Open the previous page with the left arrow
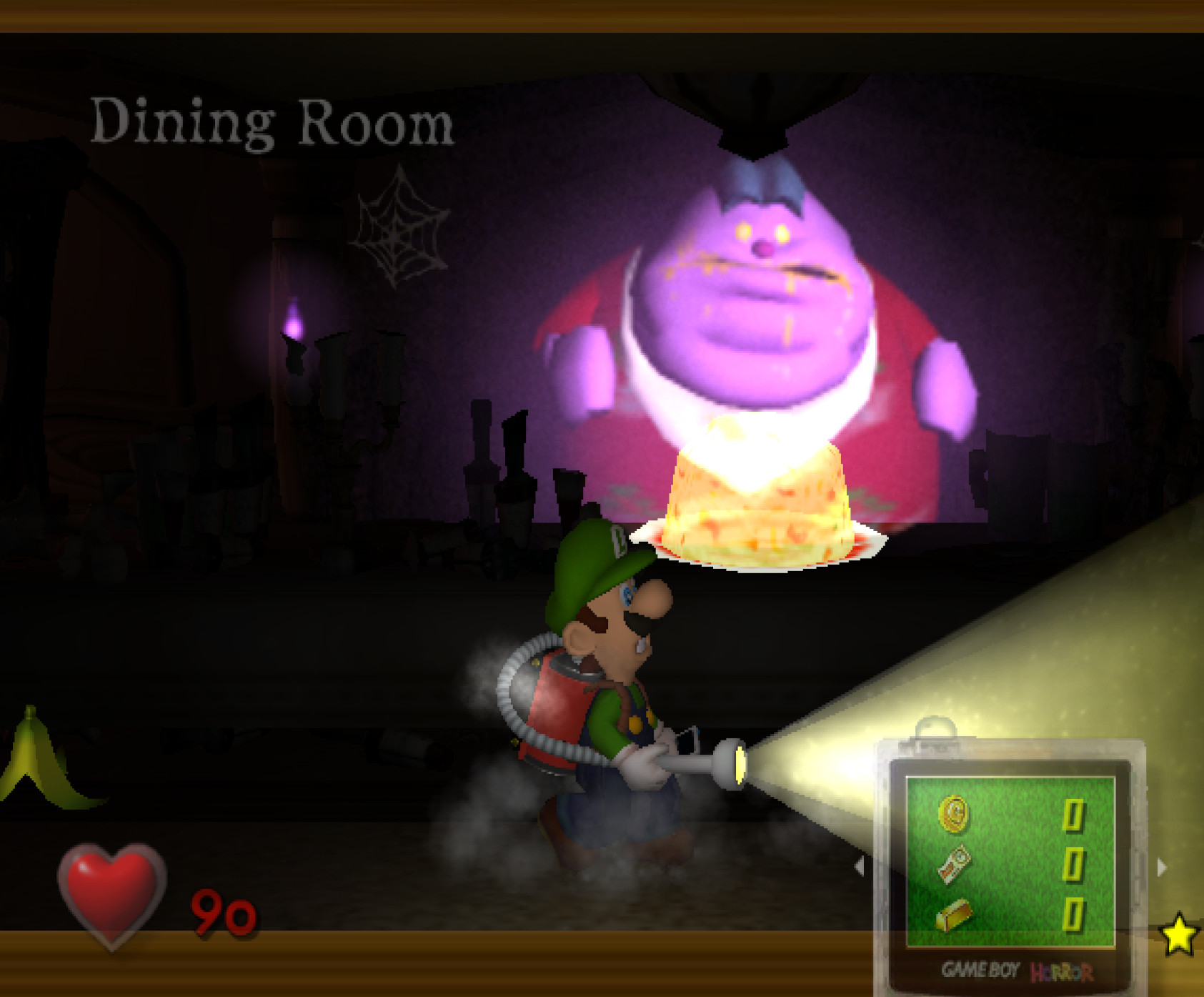The width and height of the screenshot is (1204, 997). (x=860, y=865)
